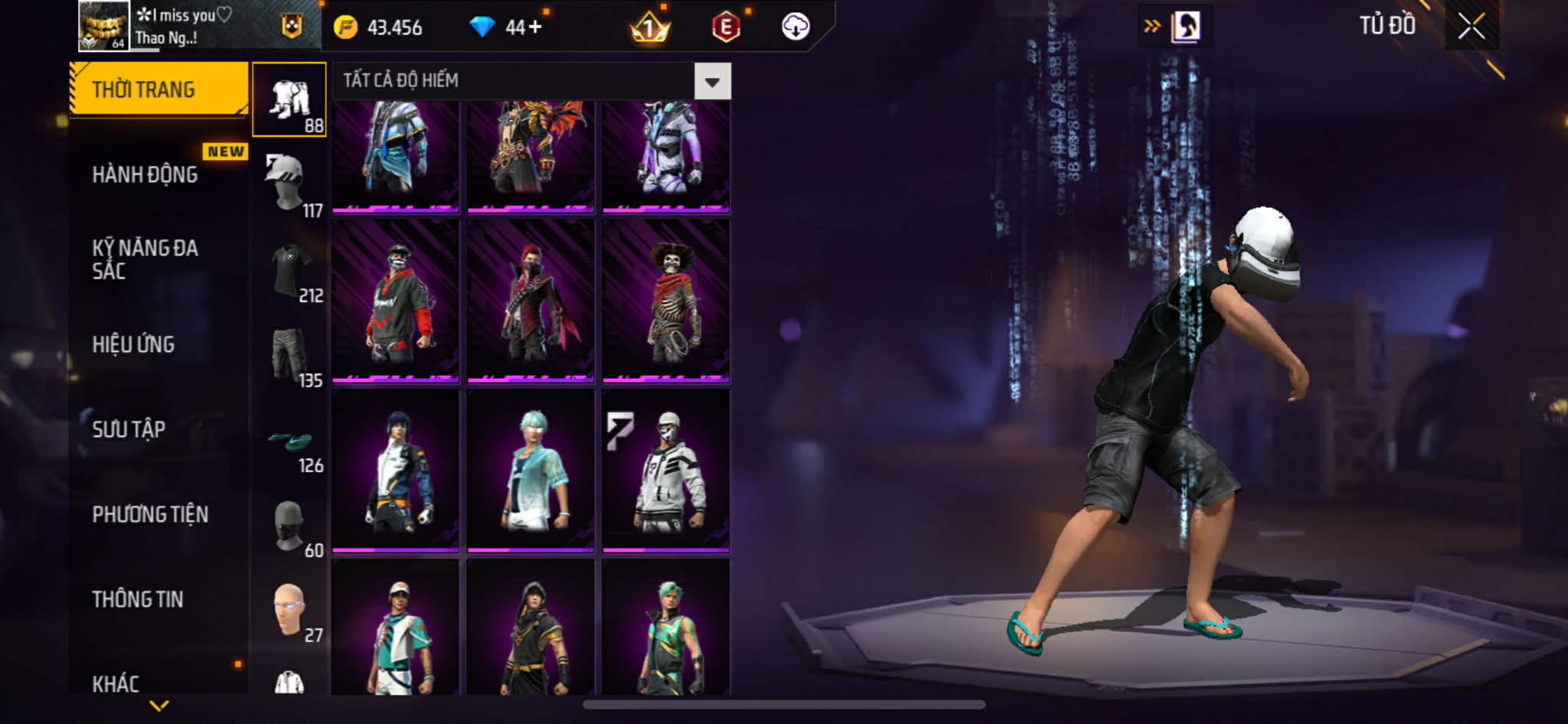The height and width of the screenshot is (724, 1568).
Task: Add diamonds with the plus button
Action: click(534, 28)
